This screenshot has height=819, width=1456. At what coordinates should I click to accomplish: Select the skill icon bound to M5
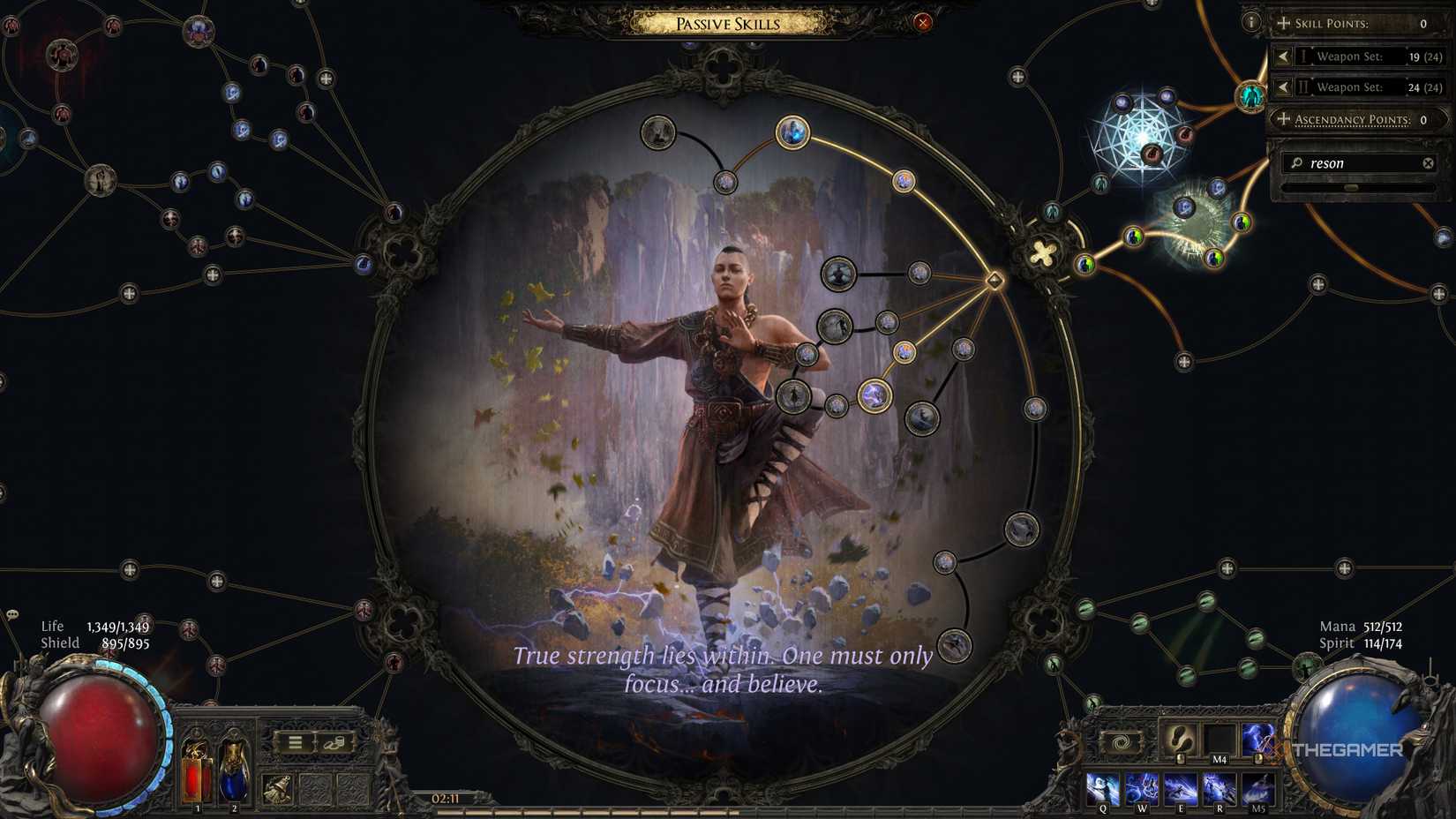click(1257, 787)
